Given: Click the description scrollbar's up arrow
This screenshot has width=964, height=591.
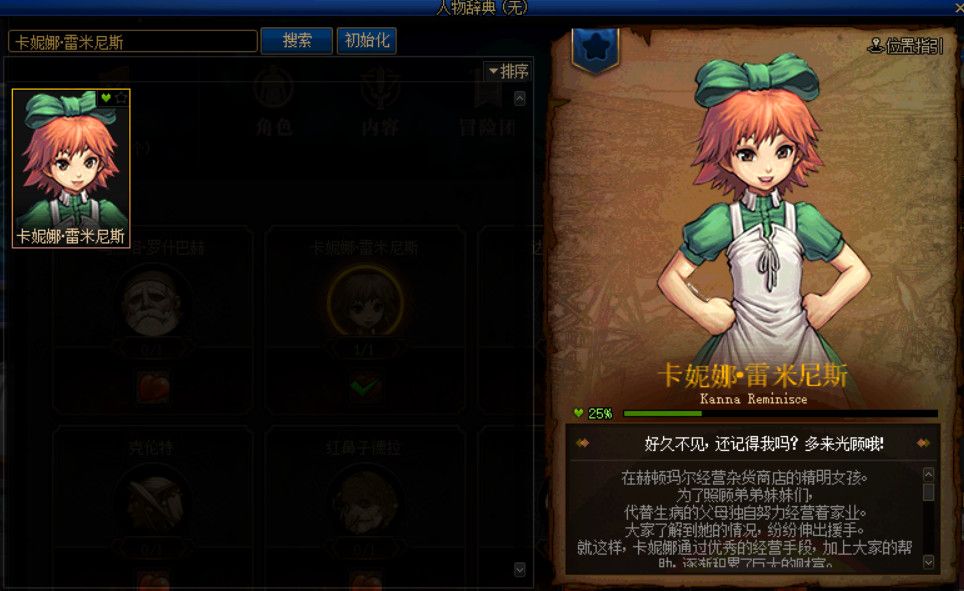Looking at the screenshot, I should 929,474.
